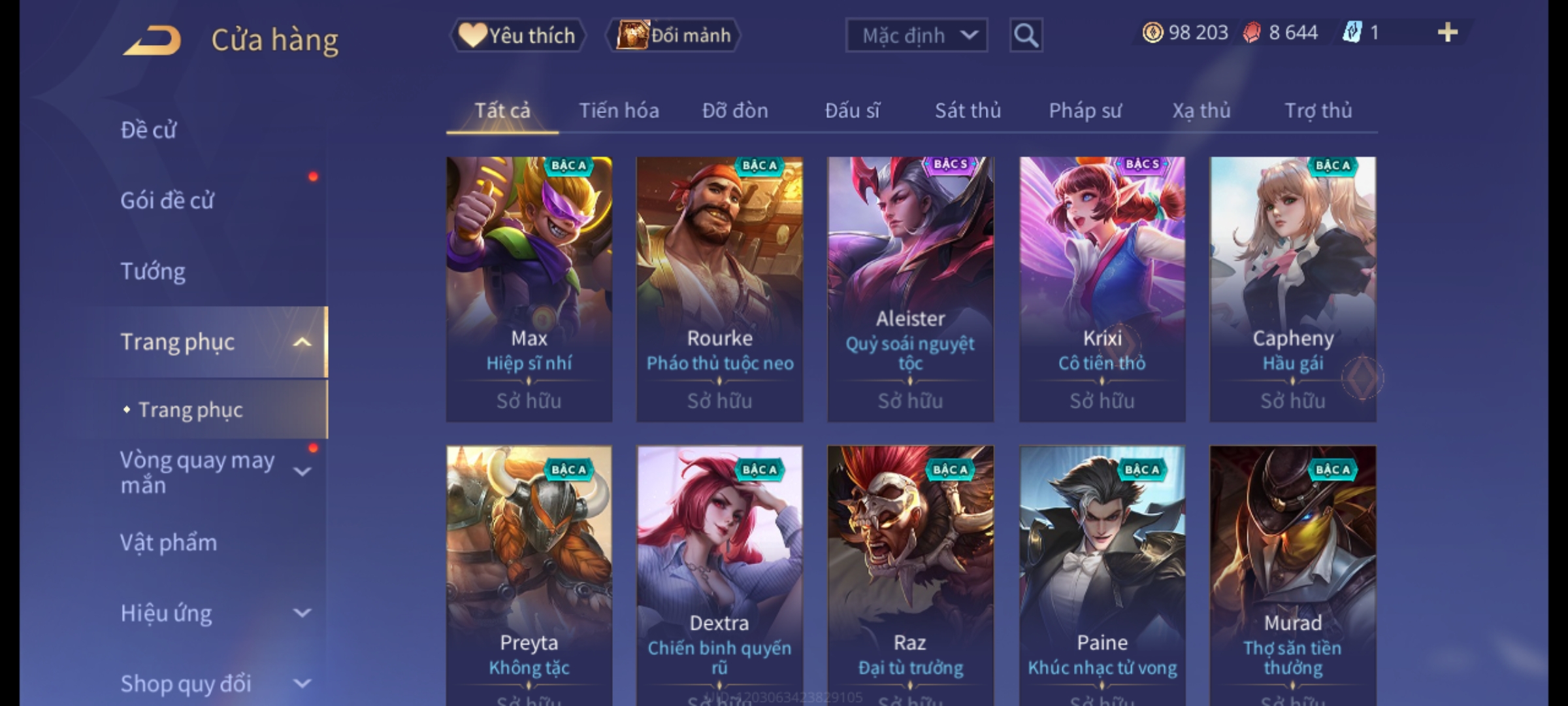Click the magnifying glass search button
The height and width of the screenshot is (706, 1568).
[x=1026, y=35]
